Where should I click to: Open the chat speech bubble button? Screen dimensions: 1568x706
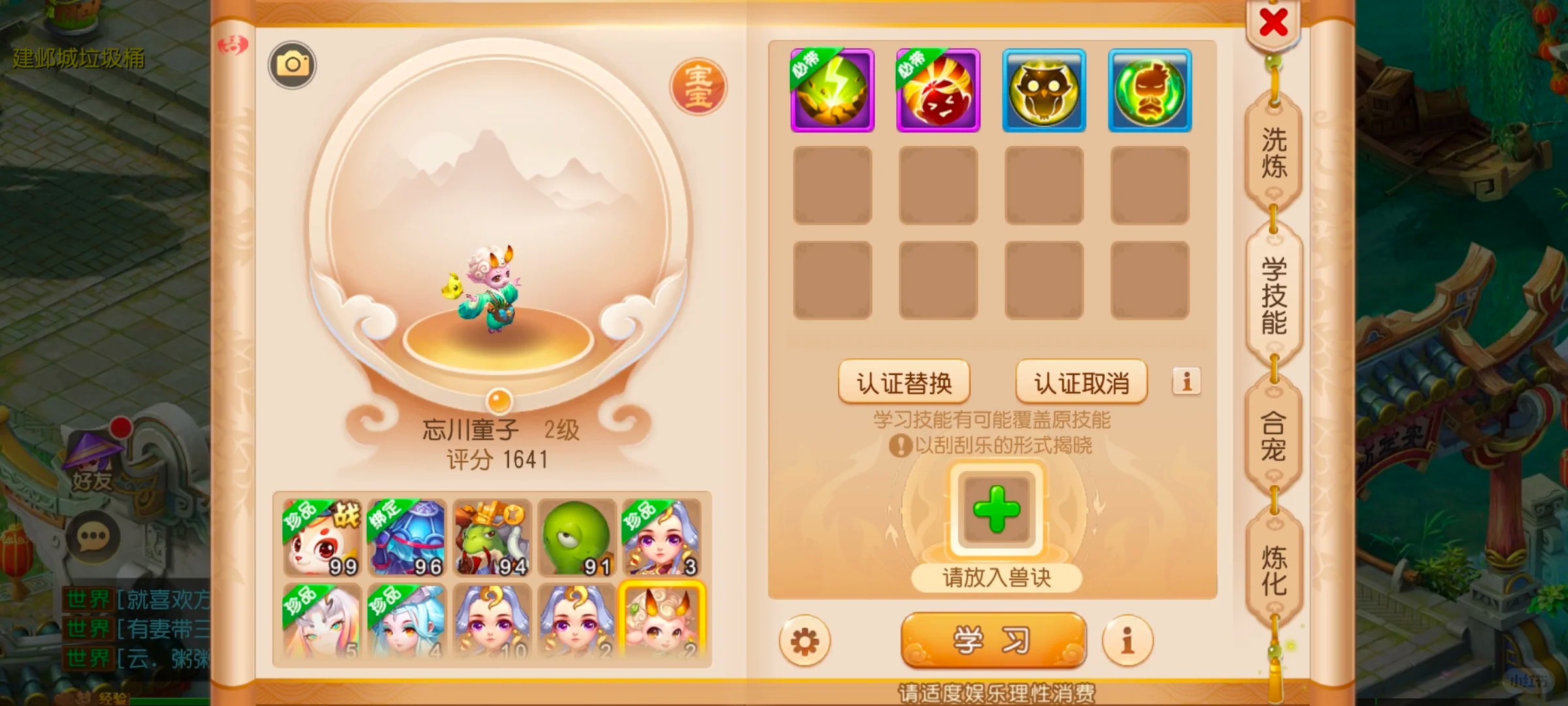(92, 537)
